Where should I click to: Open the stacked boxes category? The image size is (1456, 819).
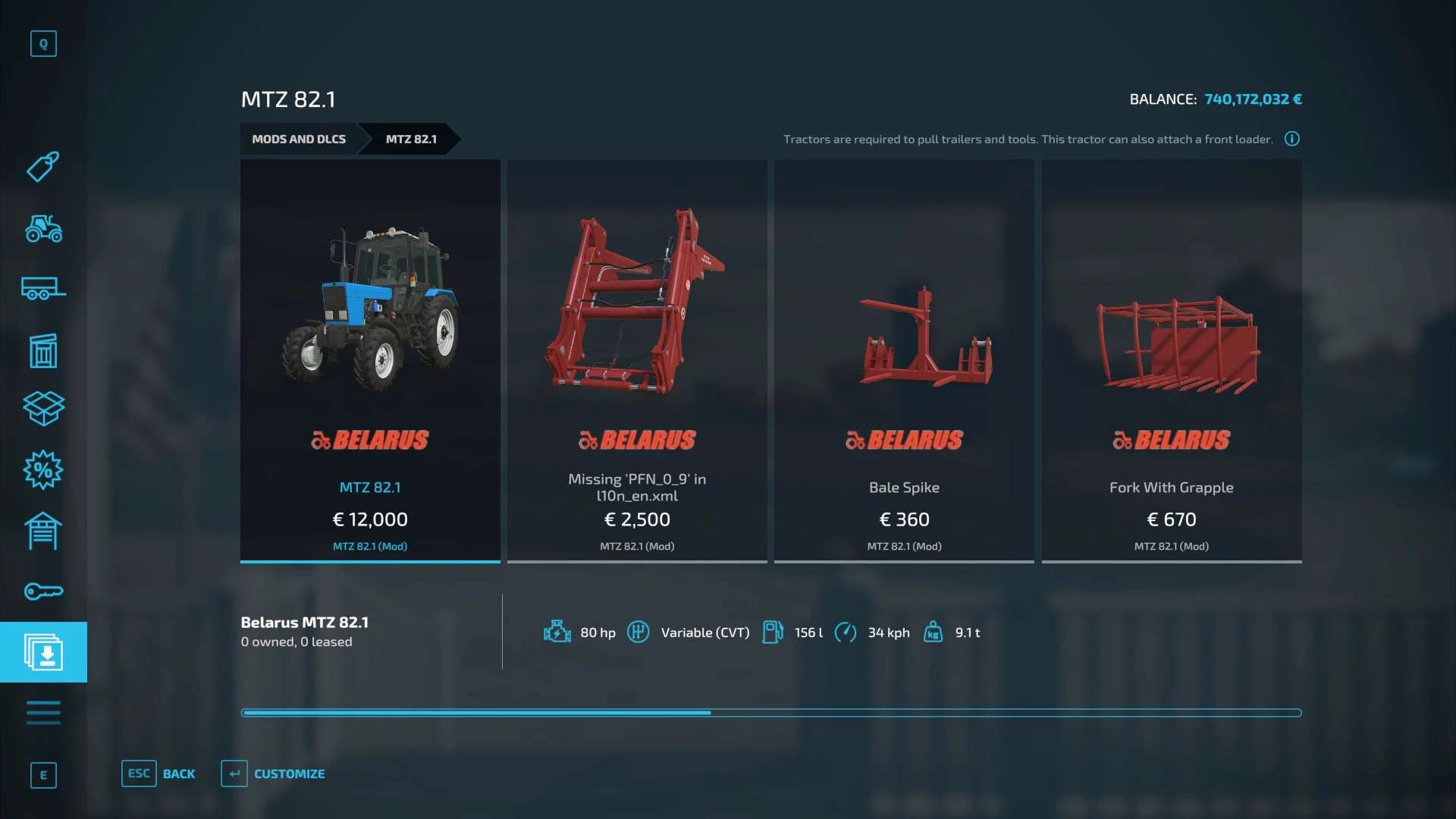(x=43, y=409)
